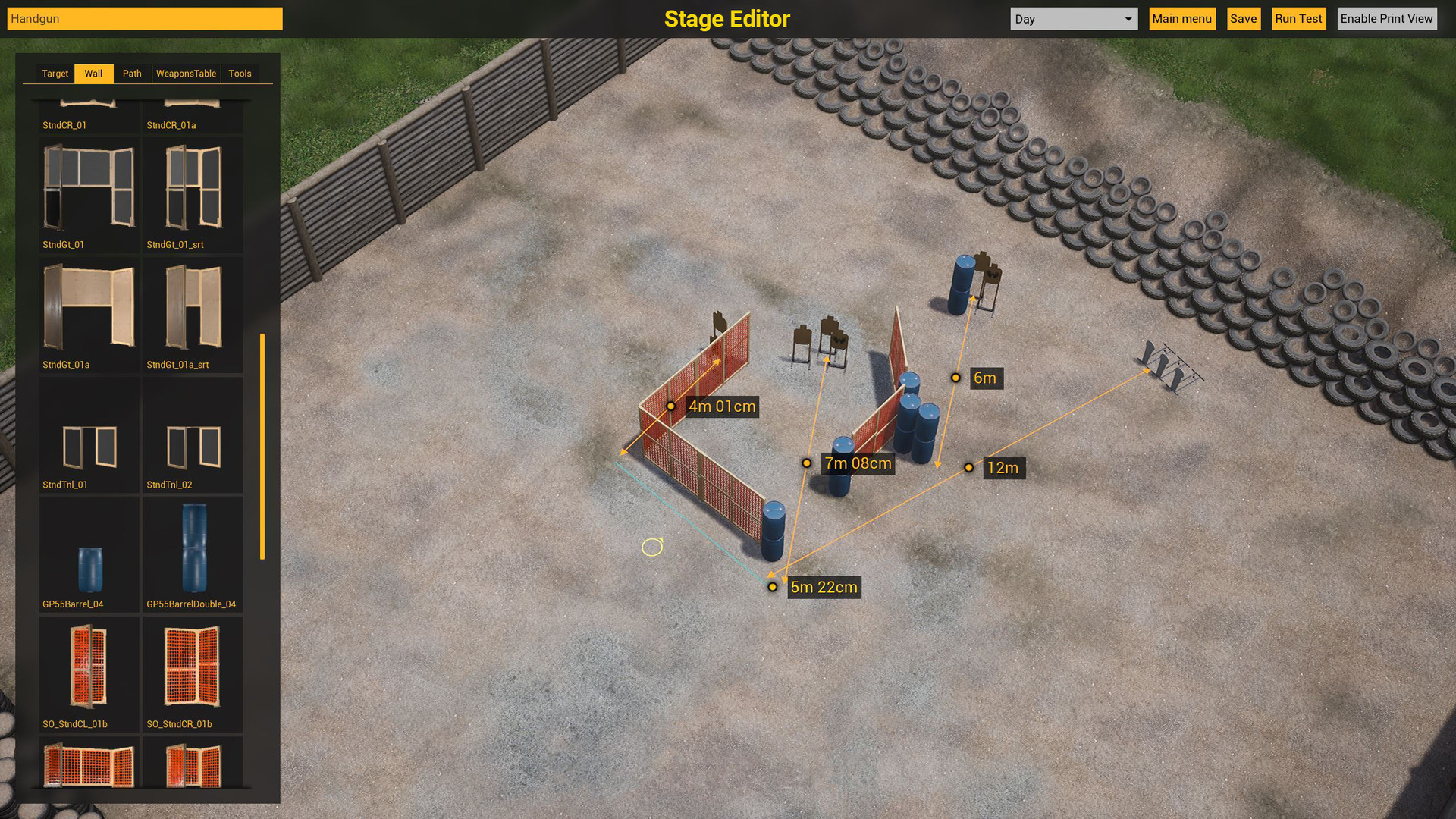Open the WeaponsTable tab

click(x=186, y=73)
